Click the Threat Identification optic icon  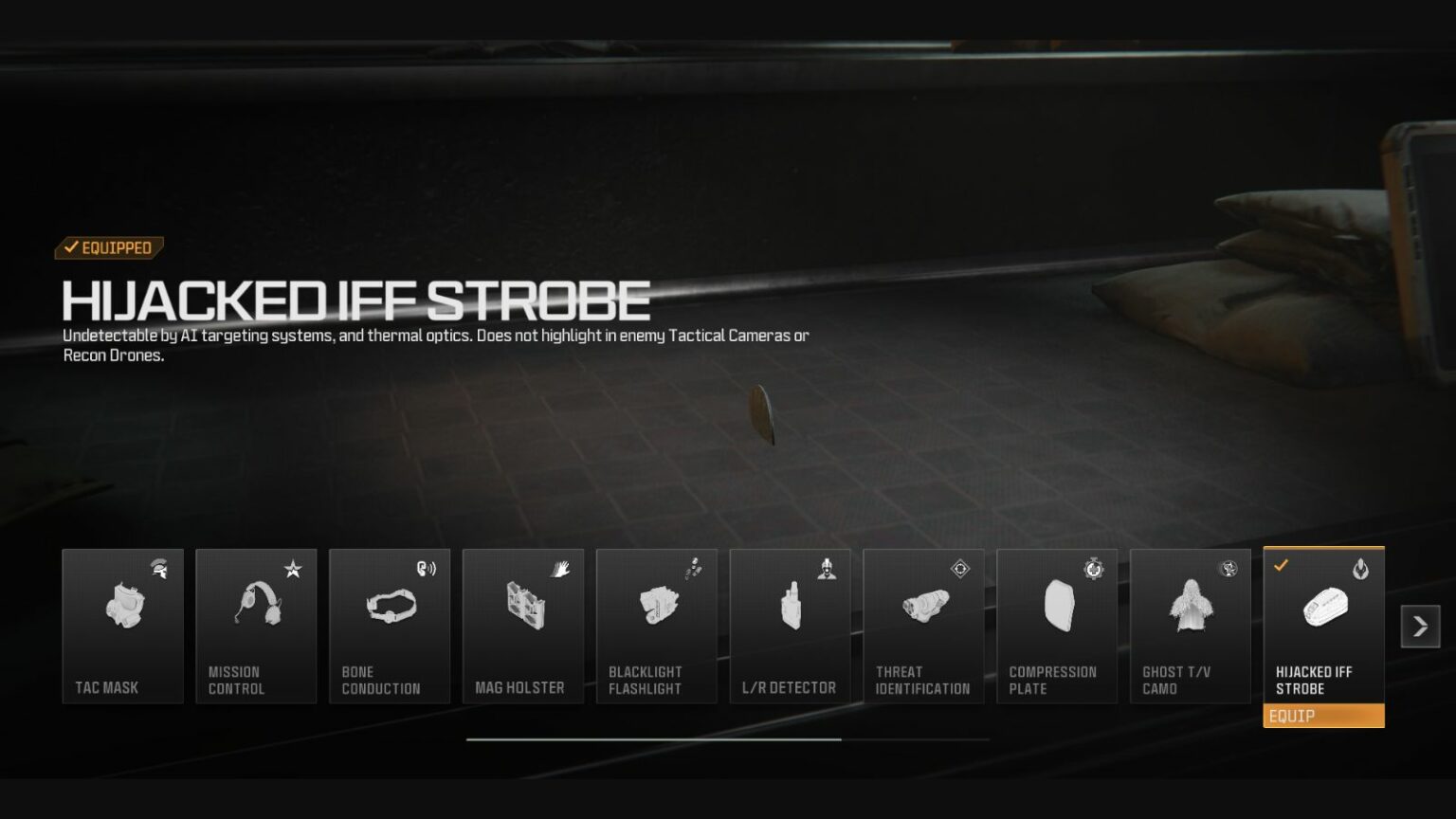click(x=924, y=607)
